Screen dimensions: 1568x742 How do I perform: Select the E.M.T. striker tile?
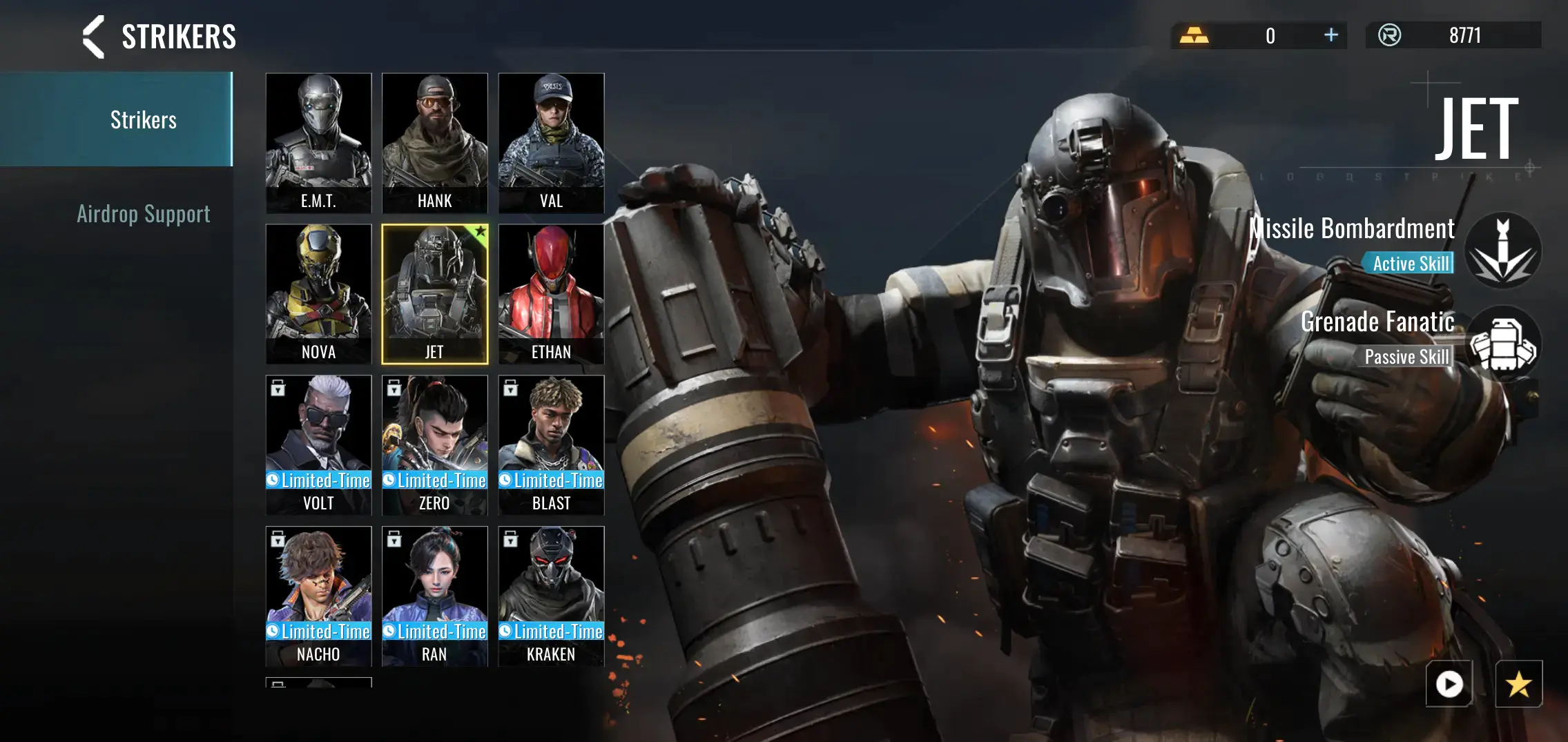318,143
